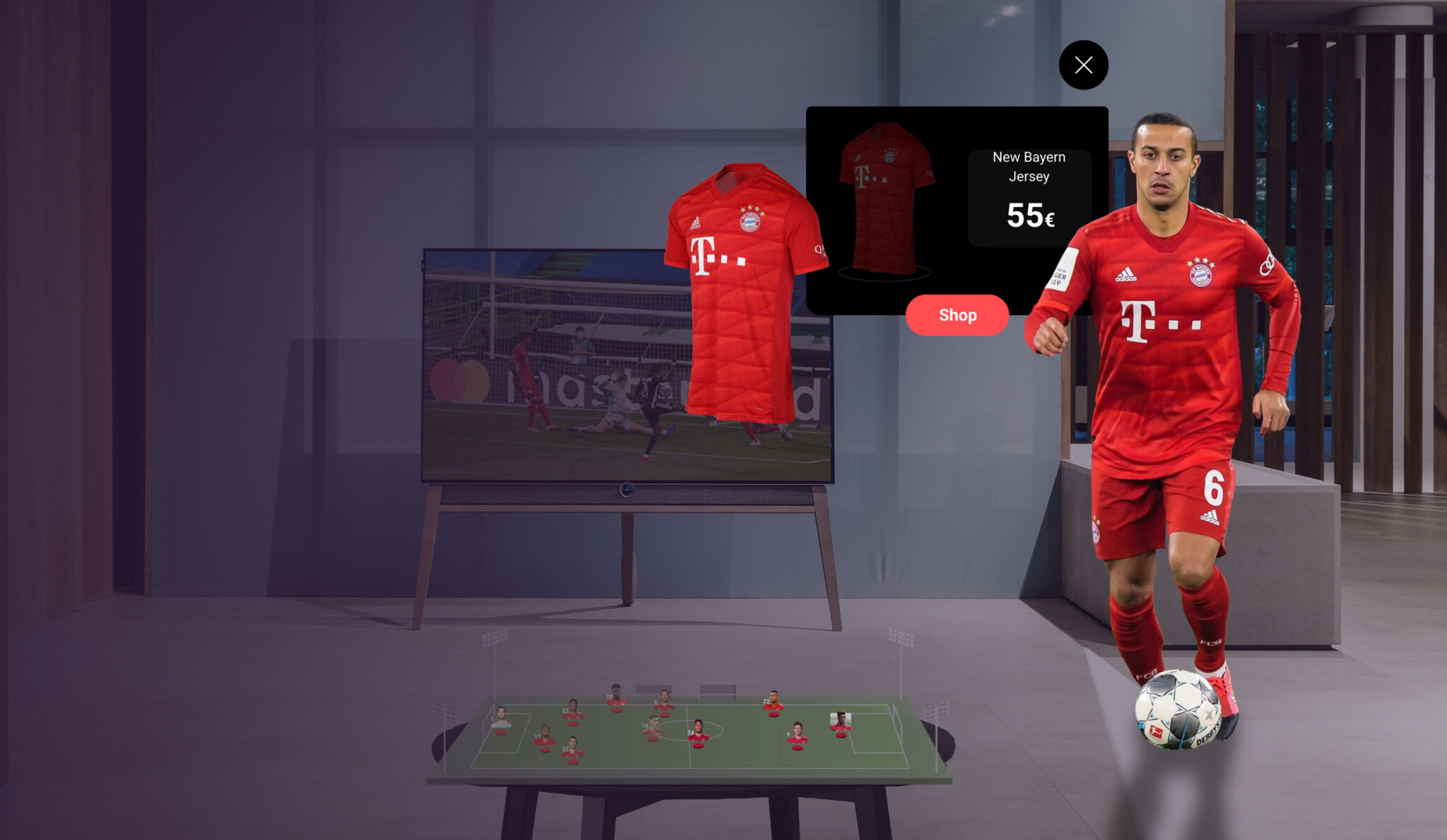
Task: Select the dark jersey thumbnail inside the card
Action: click(x=887, y=198)
